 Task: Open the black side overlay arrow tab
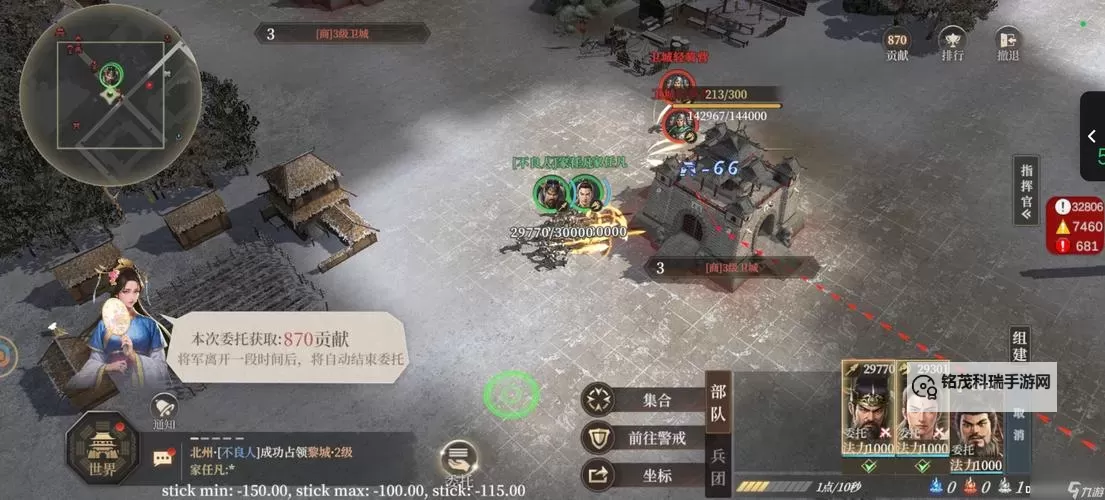(x=1092, y=136)
